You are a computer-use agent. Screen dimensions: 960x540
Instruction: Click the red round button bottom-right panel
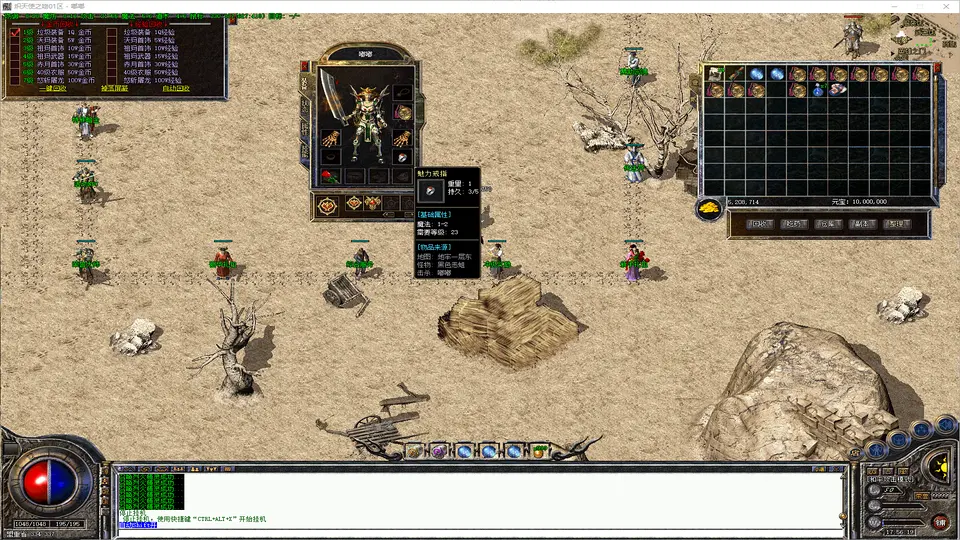click(x=940, y=521)
